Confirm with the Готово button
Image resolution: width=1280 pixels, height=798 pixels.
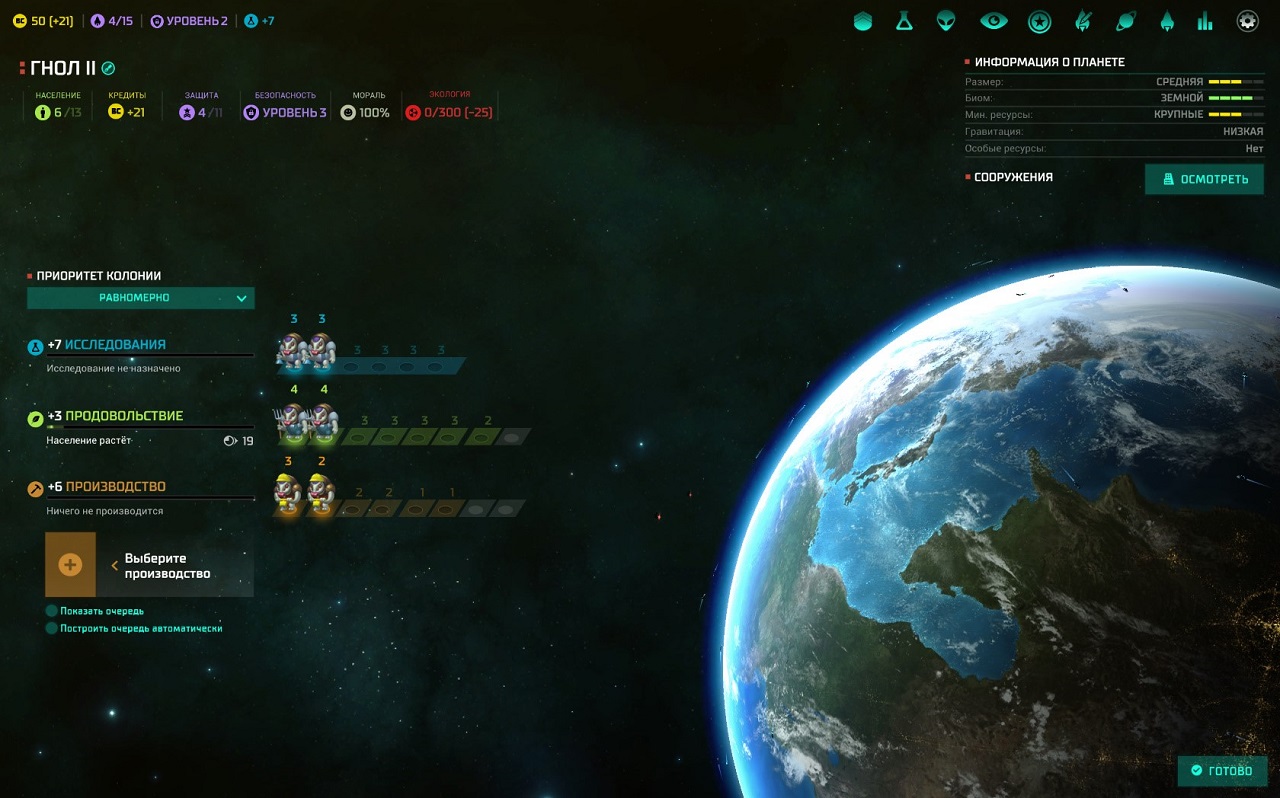pyautogui.click(x=1222, y=771)
